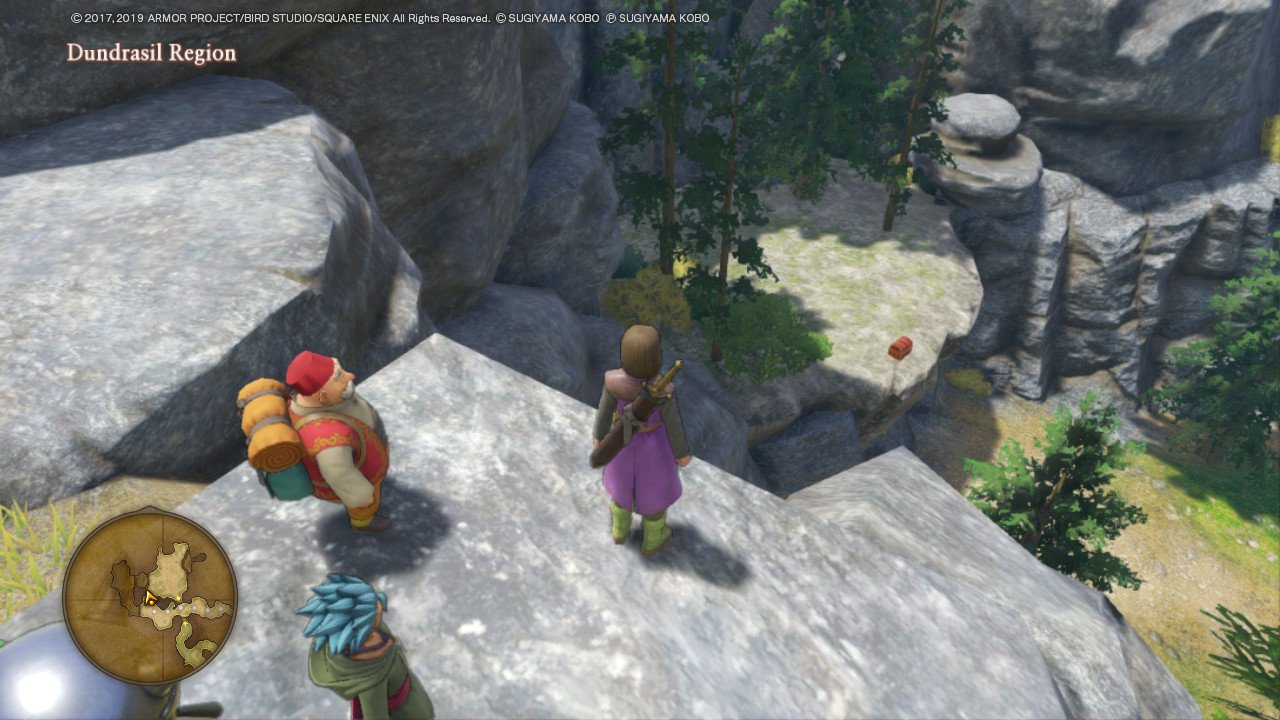Click the white path dot trail on the minimap
This screenshot has height=720, width=1280.
(181, 609)
